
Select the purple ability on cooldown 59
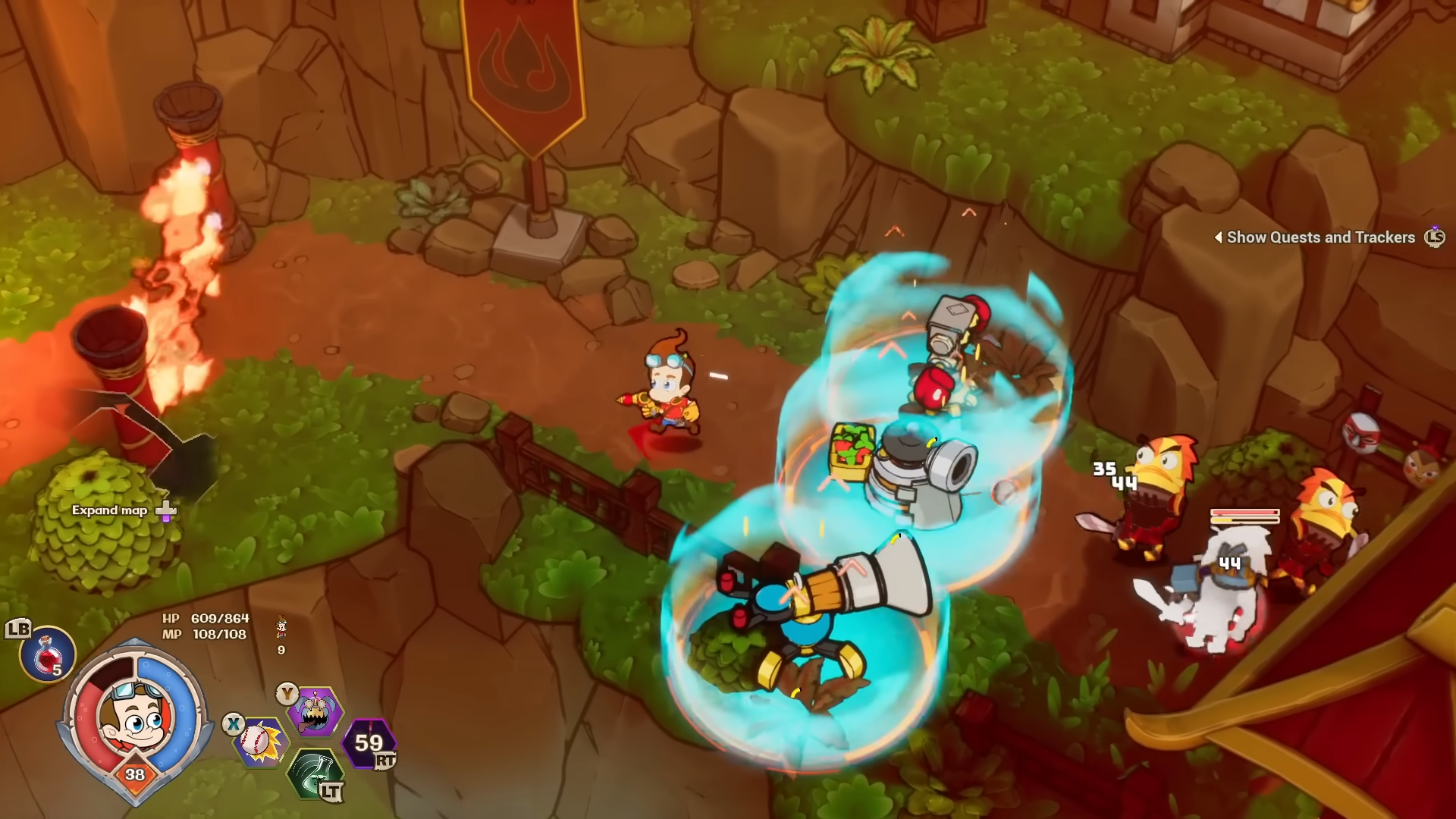pyautogui.click(x=369, y=742)
